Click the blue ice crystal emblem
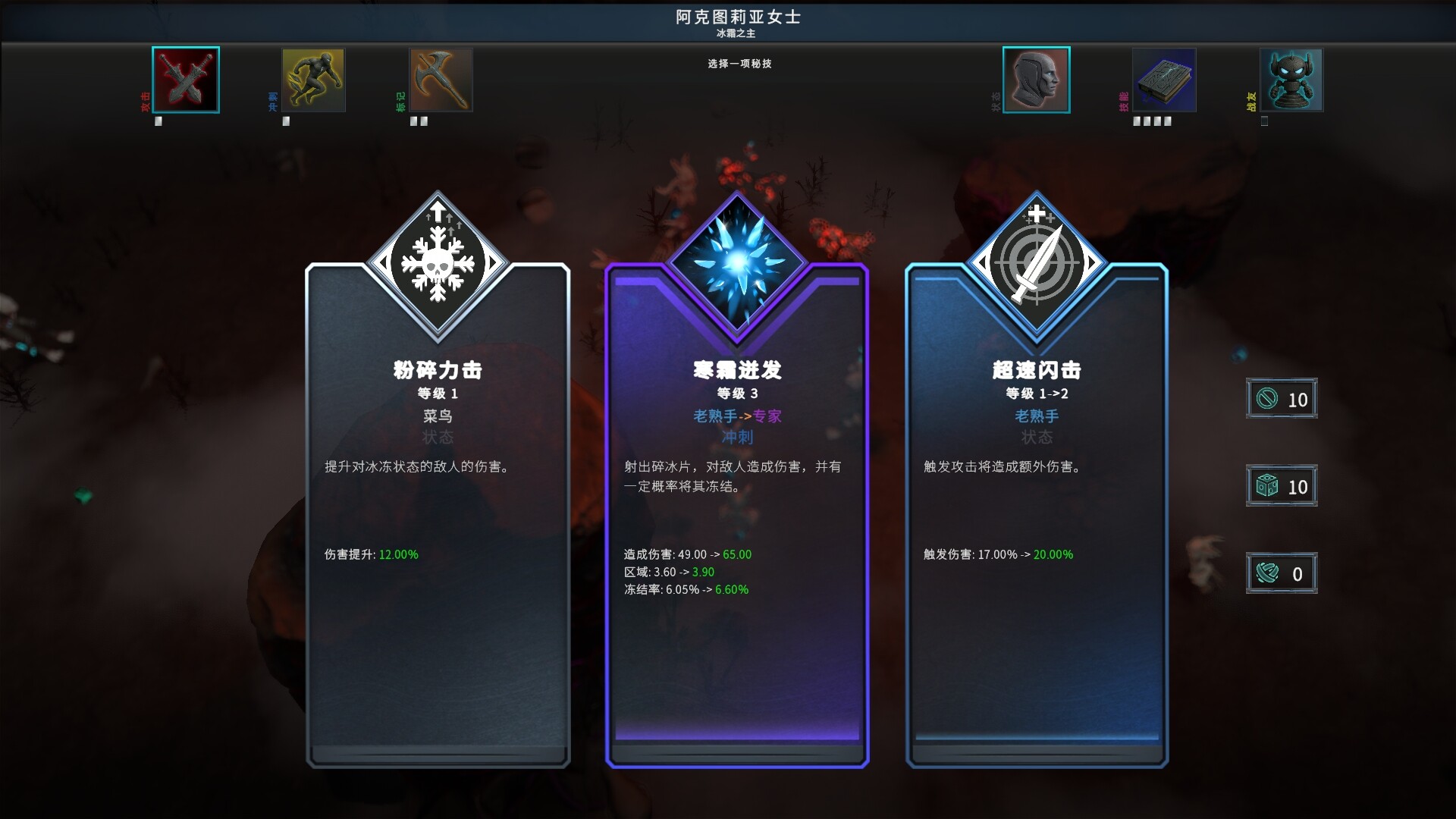 point(736,262)
